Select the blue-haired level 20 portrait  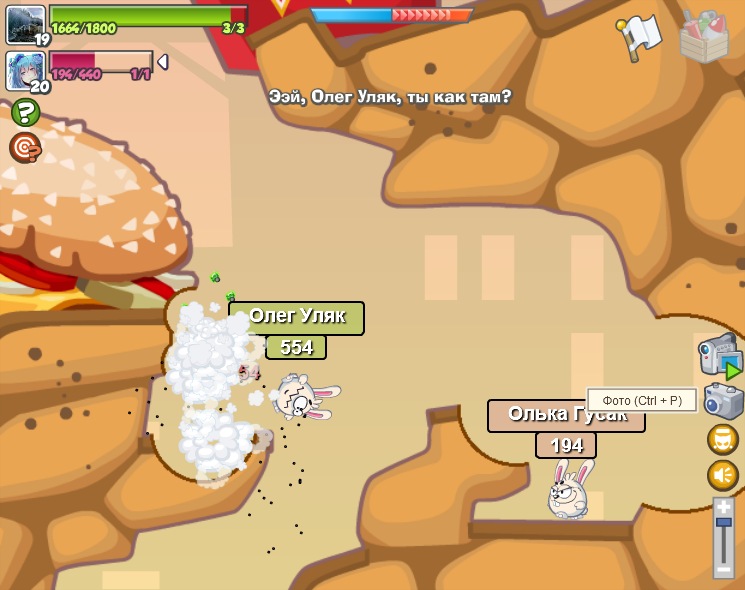25,70
